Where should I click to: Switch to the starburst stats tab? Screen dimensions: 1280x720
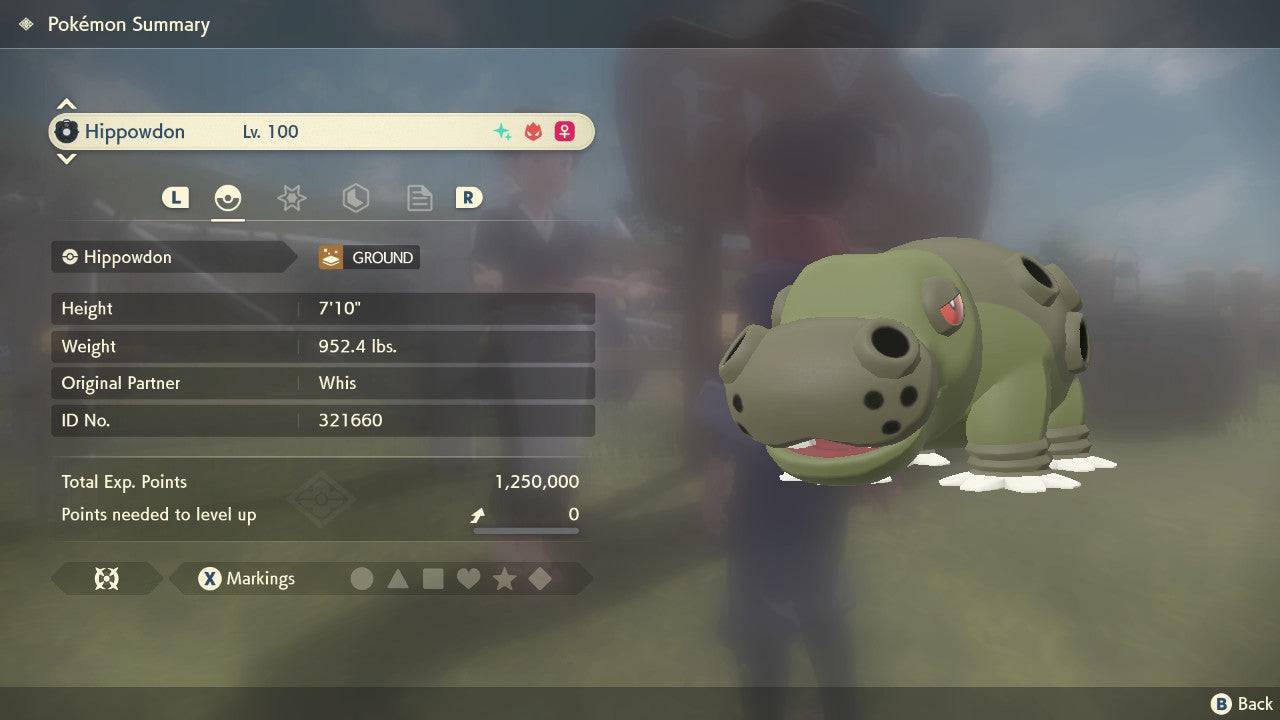tap(291, 198)
